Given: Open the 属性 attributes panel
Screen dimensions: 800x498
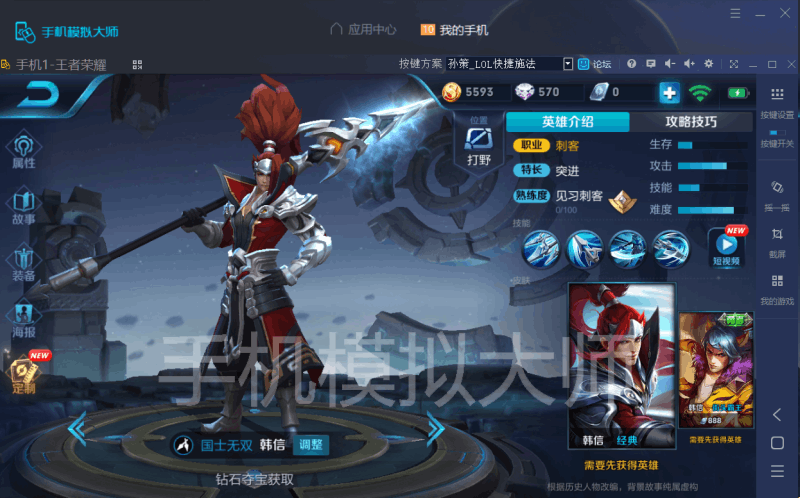Looking at the screenshot, I should pos(23,150).
